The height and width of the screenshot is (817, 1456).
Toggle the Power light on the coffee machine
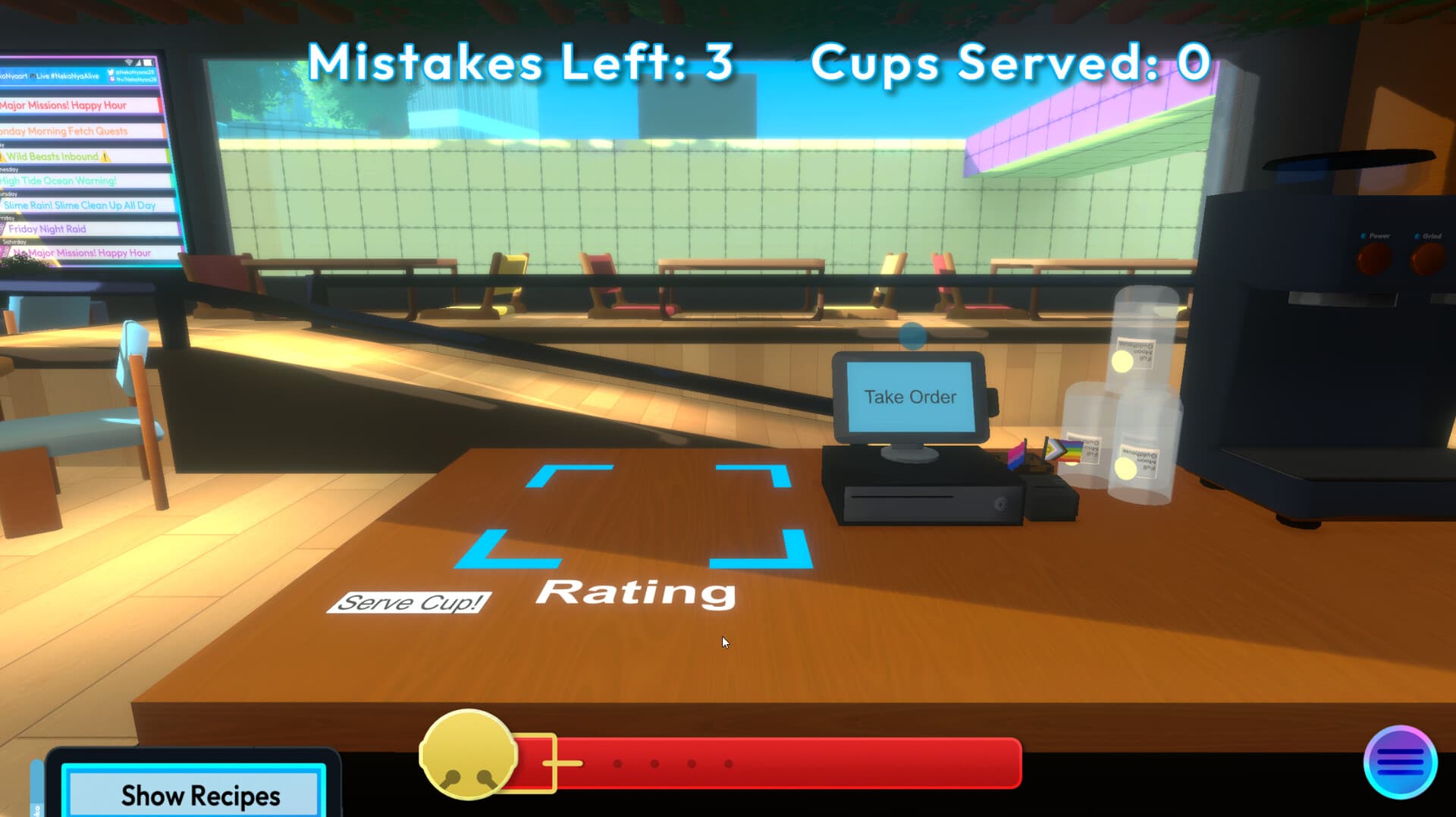point(1363,236)
